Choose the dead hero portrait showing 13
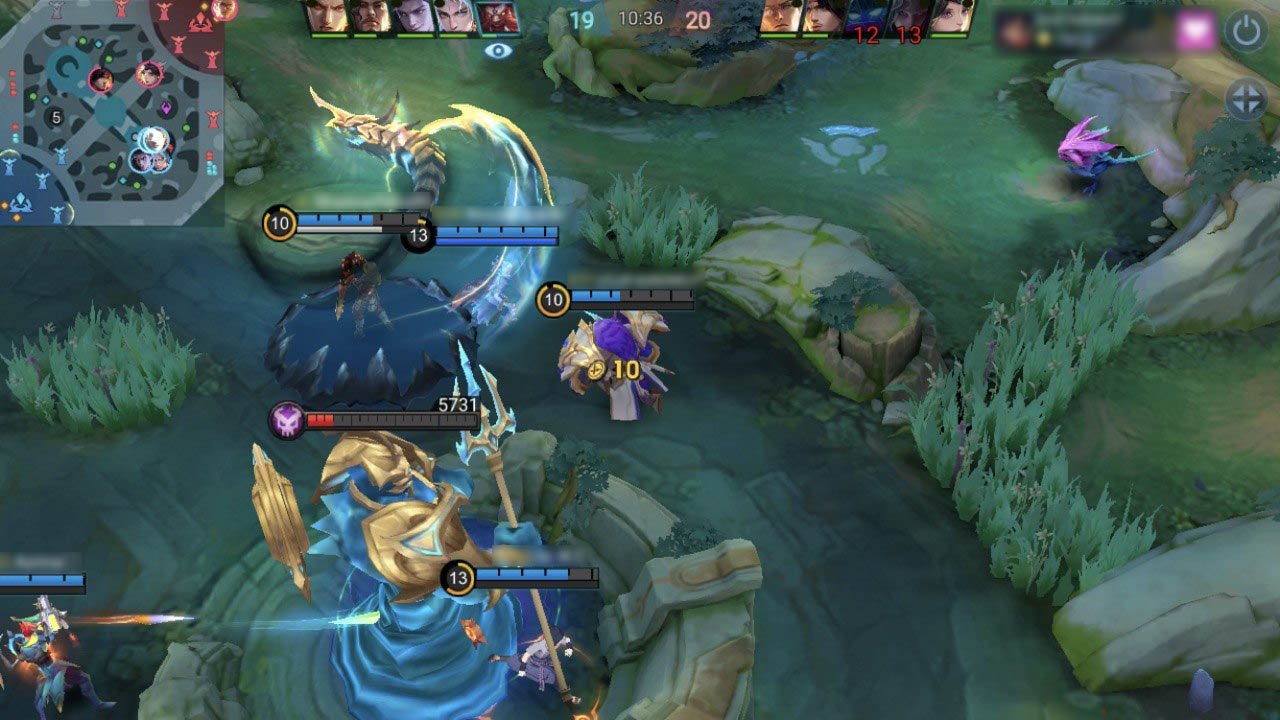This screenshot has height=720, width=1280. pyautogui.click(x=909, y=20)
